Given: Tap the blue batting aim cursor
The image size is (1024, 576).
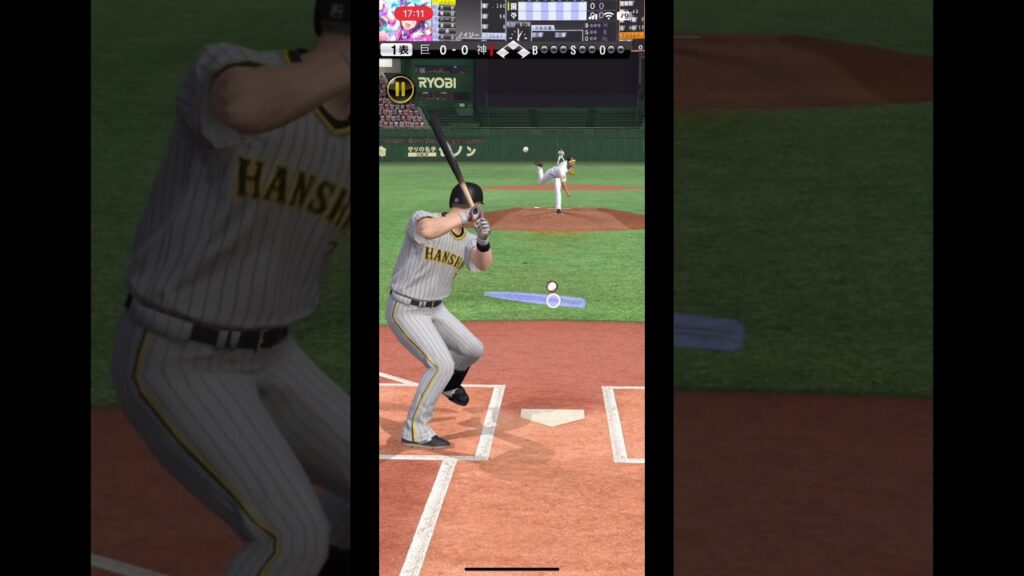Looking at the screenshot, I should tap(552, 300).
